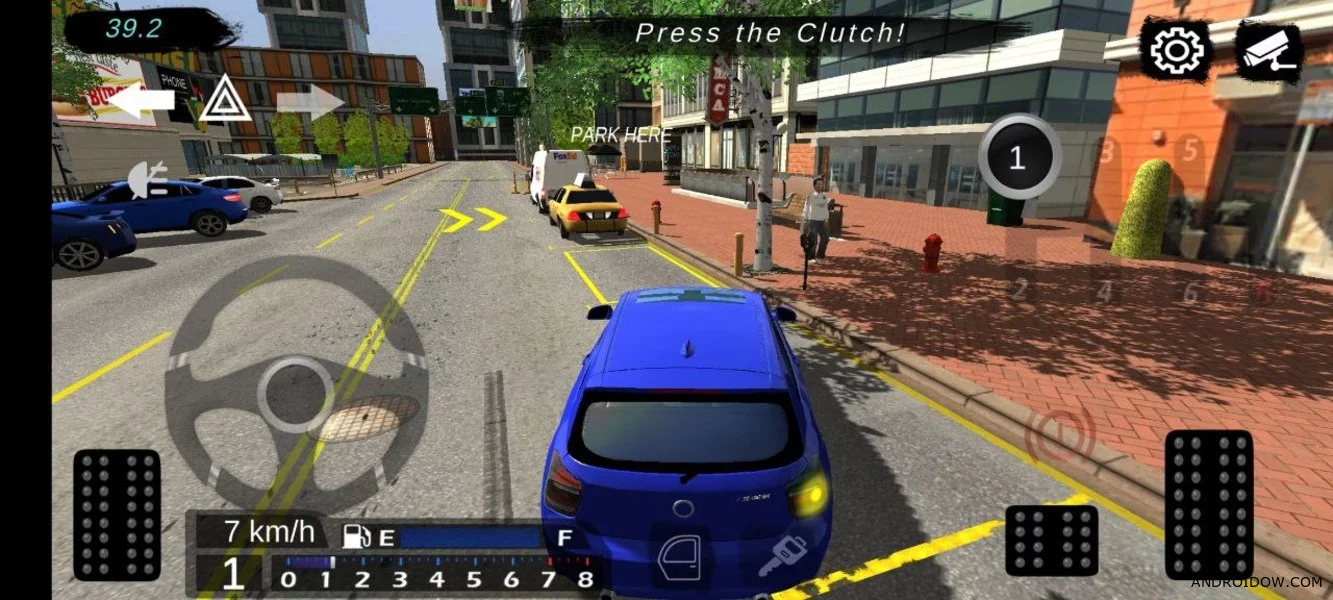The width and height of the screenshot is (1333, 600).
Task: Tap the small brake pedal
Action: [x=1051, y=540]
